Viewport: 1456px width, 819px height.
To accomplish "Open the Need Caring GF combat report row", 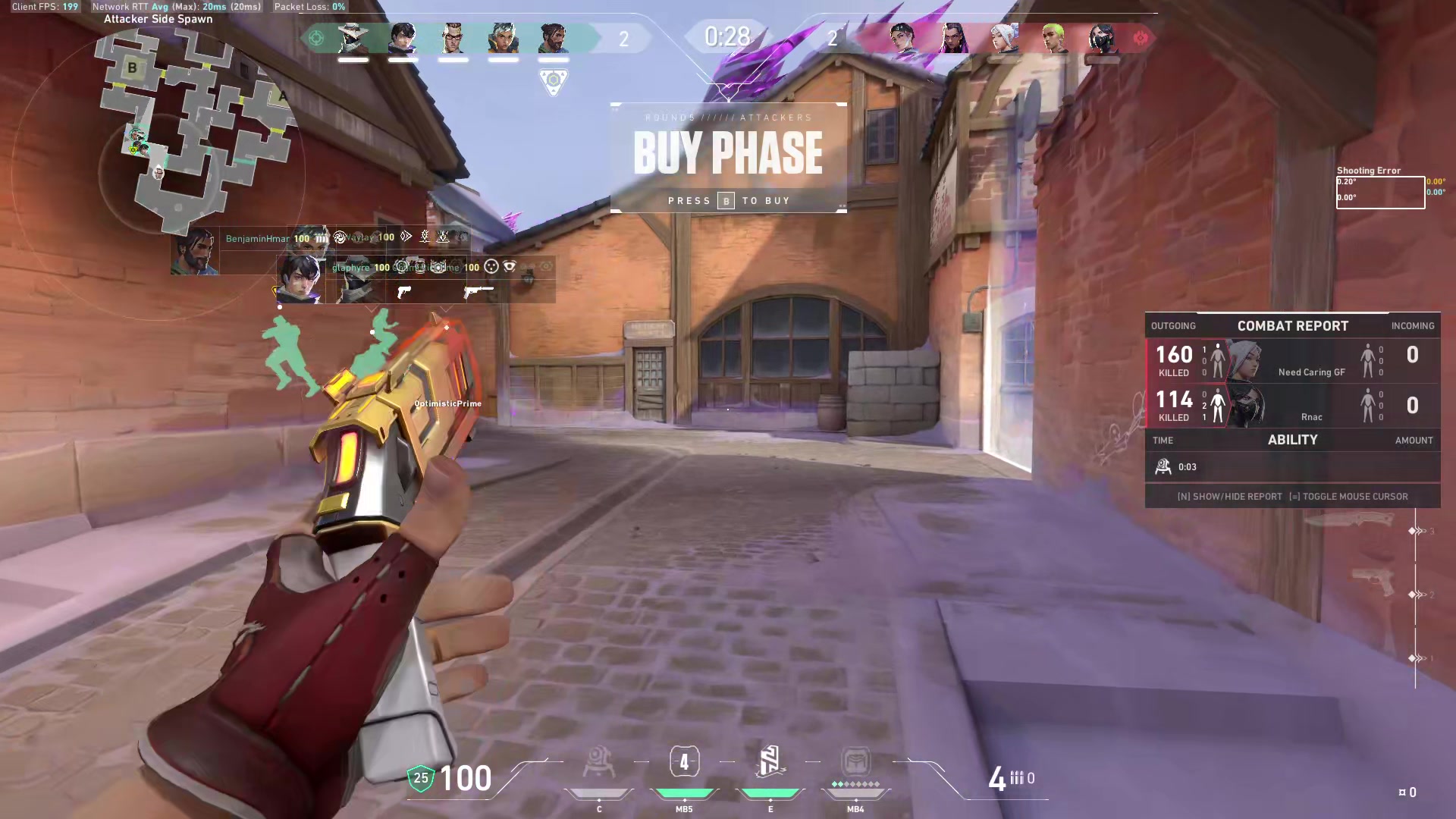I will click(x=1292, y=360).
